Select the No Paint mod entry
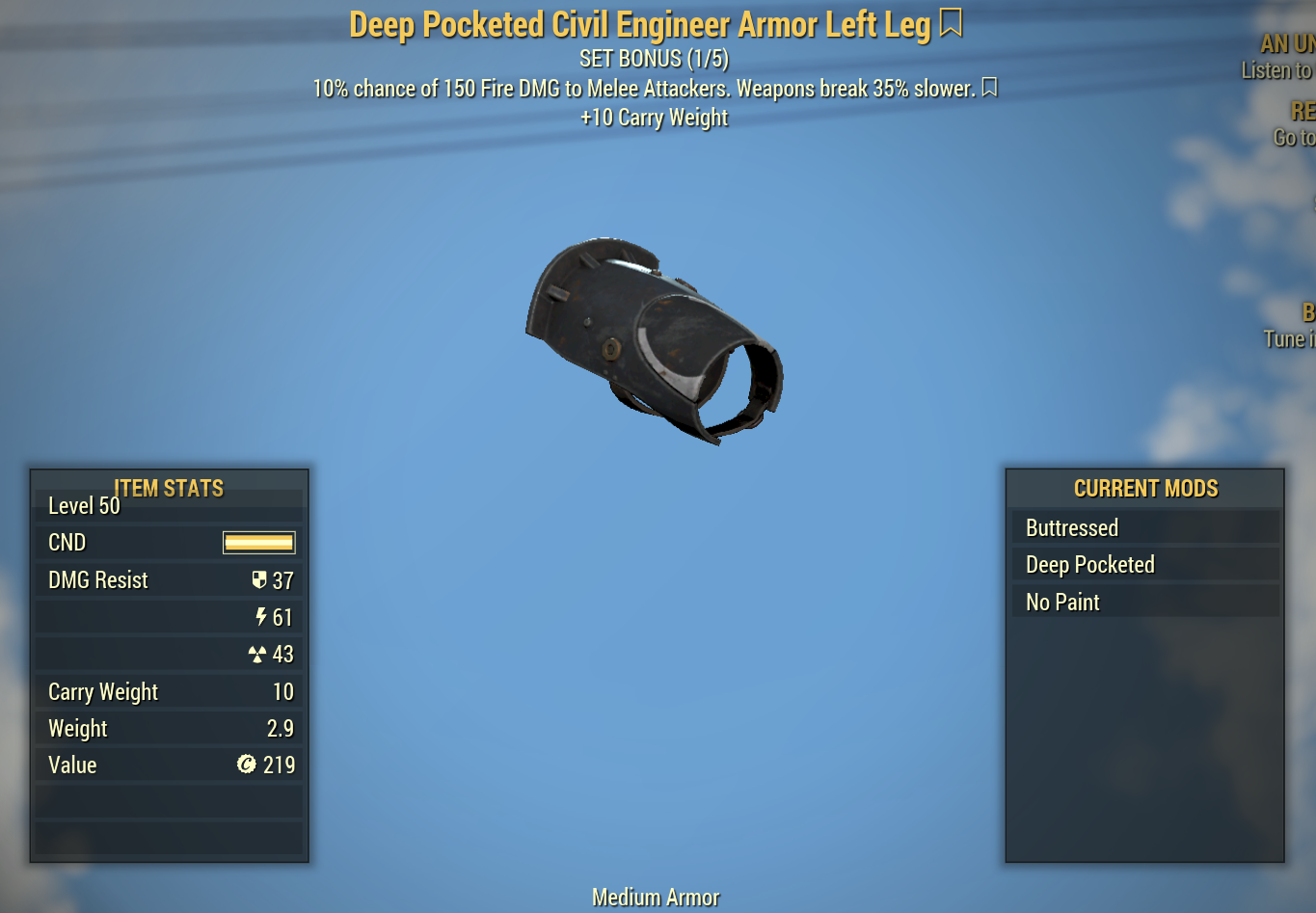1316x913 pixels. [x=1144, y=602]
